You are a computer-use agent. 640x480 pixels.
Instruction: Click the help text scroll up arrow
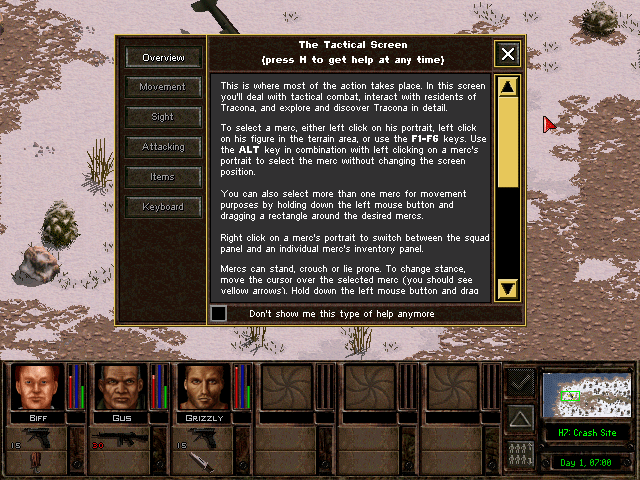click(x=507, y=87)
